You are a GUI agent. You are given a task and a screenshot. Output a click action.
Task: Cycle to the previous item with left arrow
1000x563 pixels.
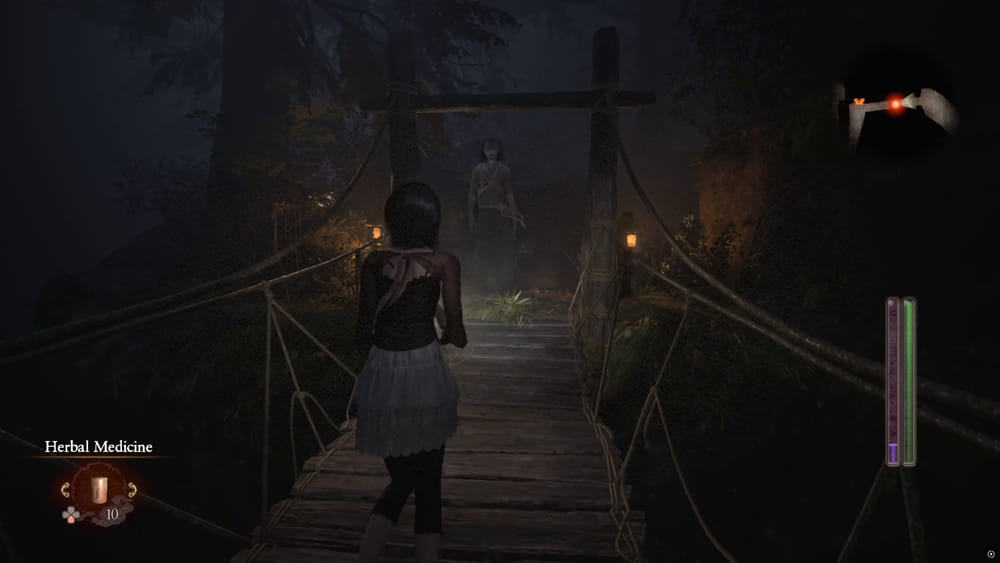pos(67,490)
